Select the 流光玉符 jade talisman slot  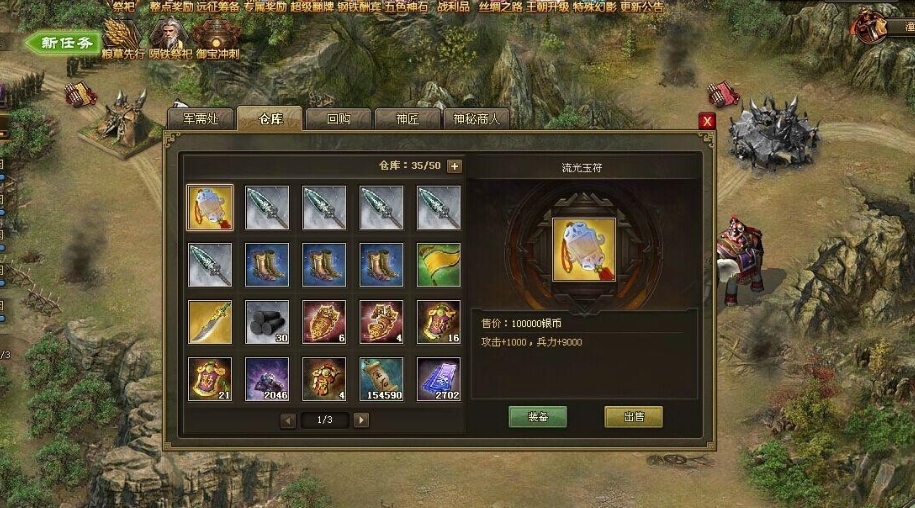(210, 207)
